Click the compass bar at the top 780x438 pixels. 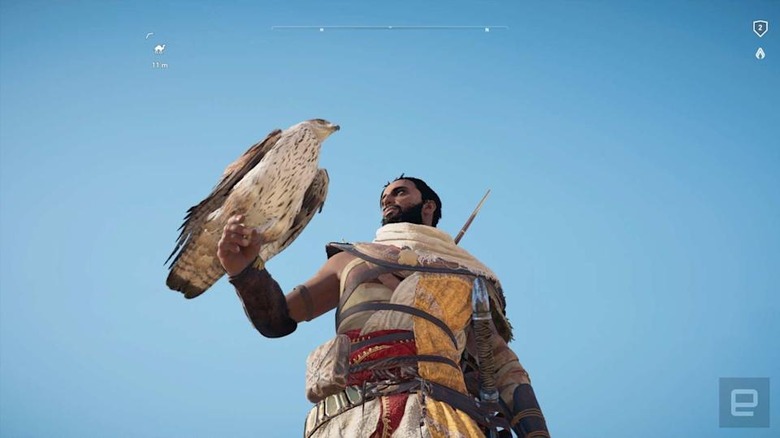pos(389,28)
